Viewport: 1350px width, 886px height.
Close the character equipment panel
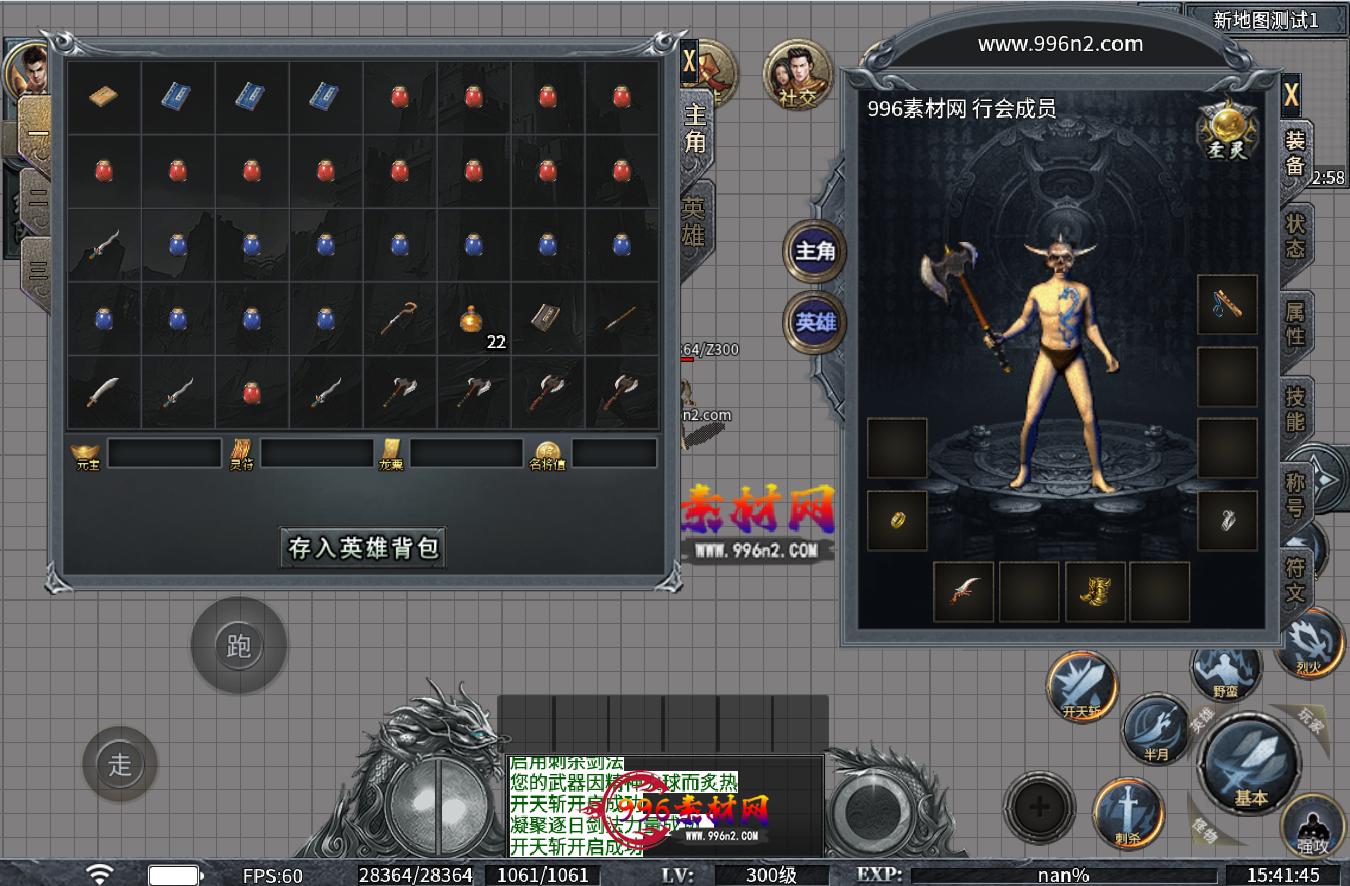point(1291,96)
